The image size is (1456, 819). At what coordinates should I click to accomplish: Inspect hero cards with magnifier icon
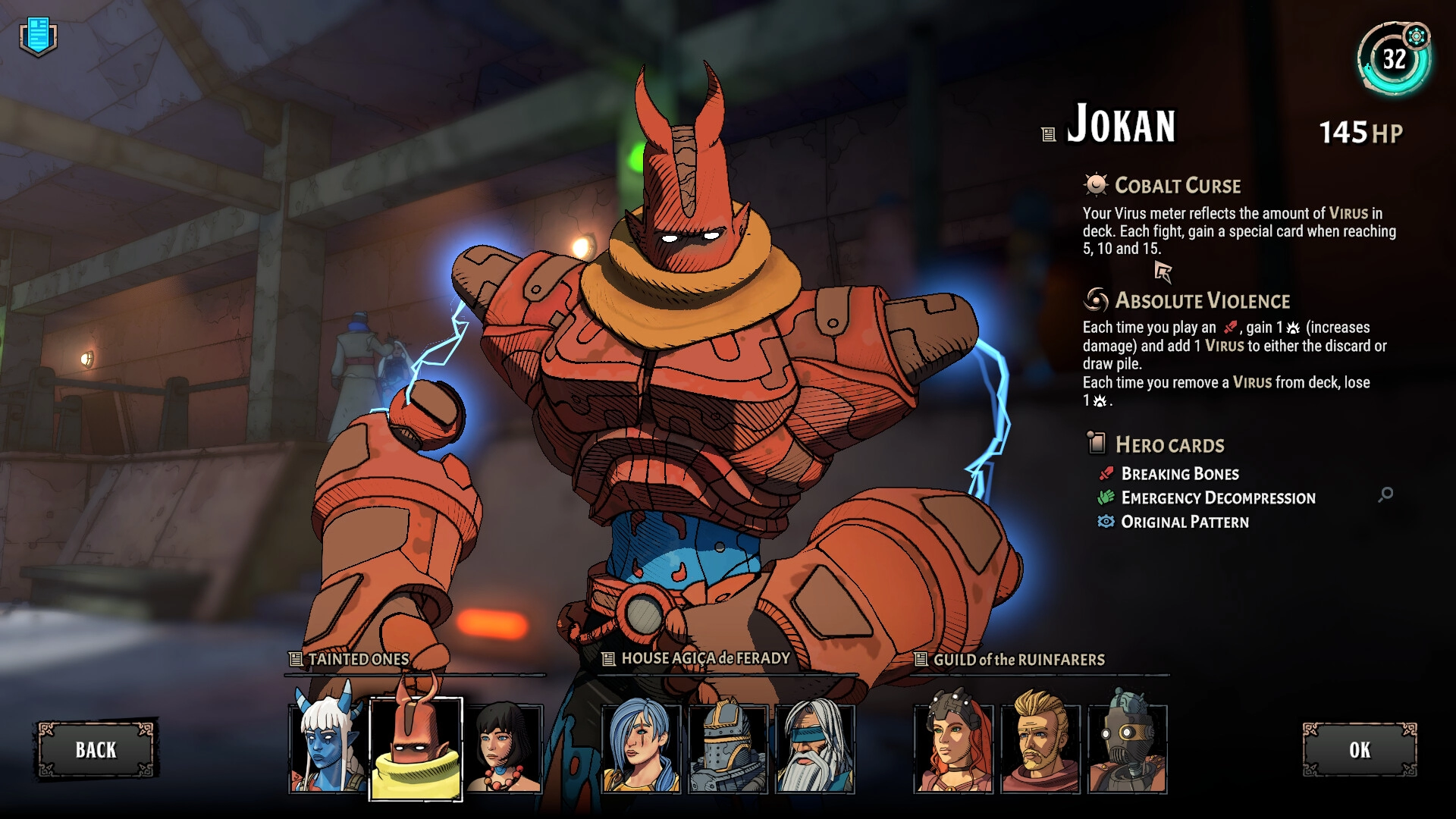click(x=1385, y=494)
